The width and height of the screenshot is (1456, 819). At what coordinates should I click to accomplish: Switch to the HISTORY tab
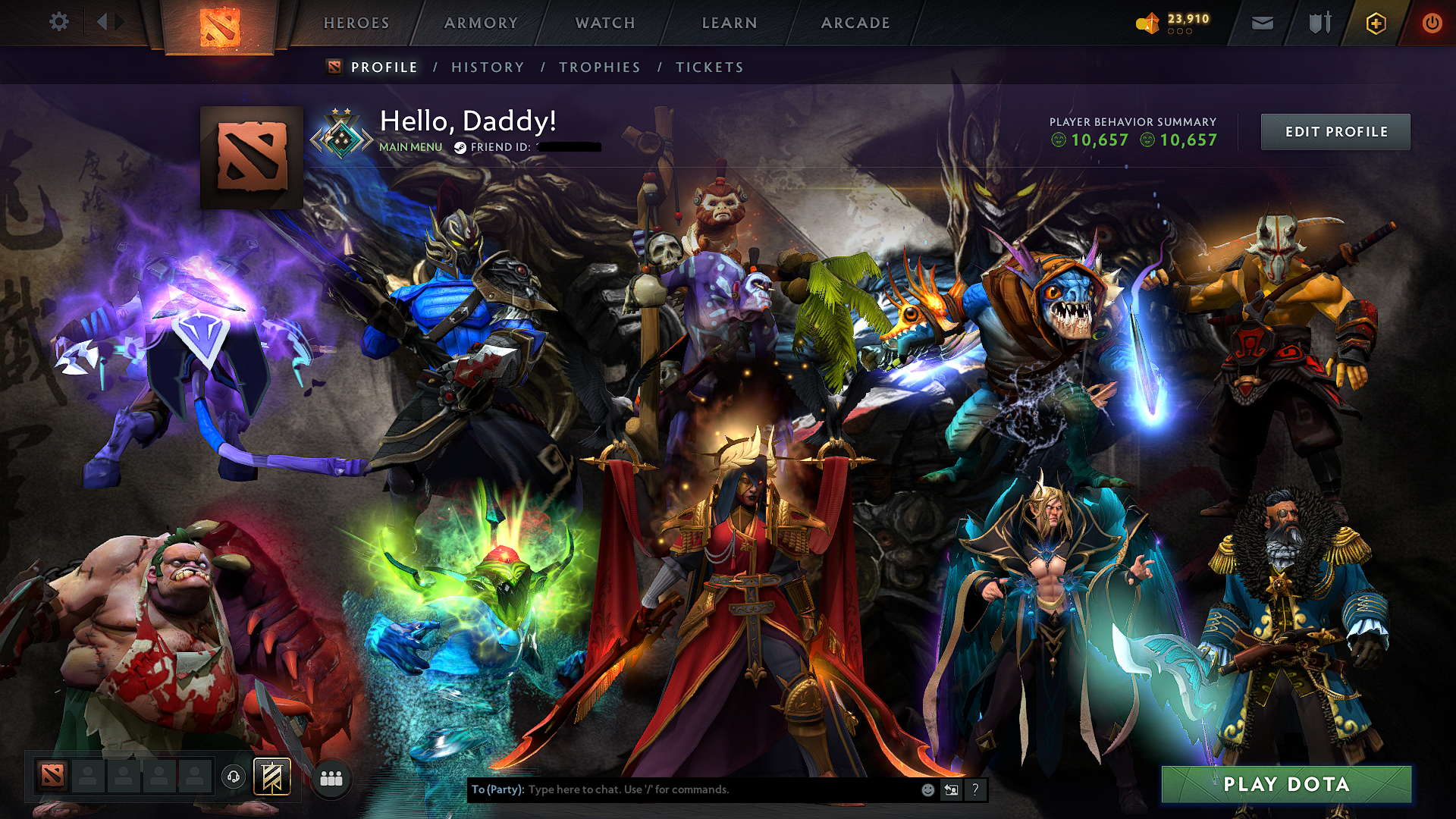[488, 67]
